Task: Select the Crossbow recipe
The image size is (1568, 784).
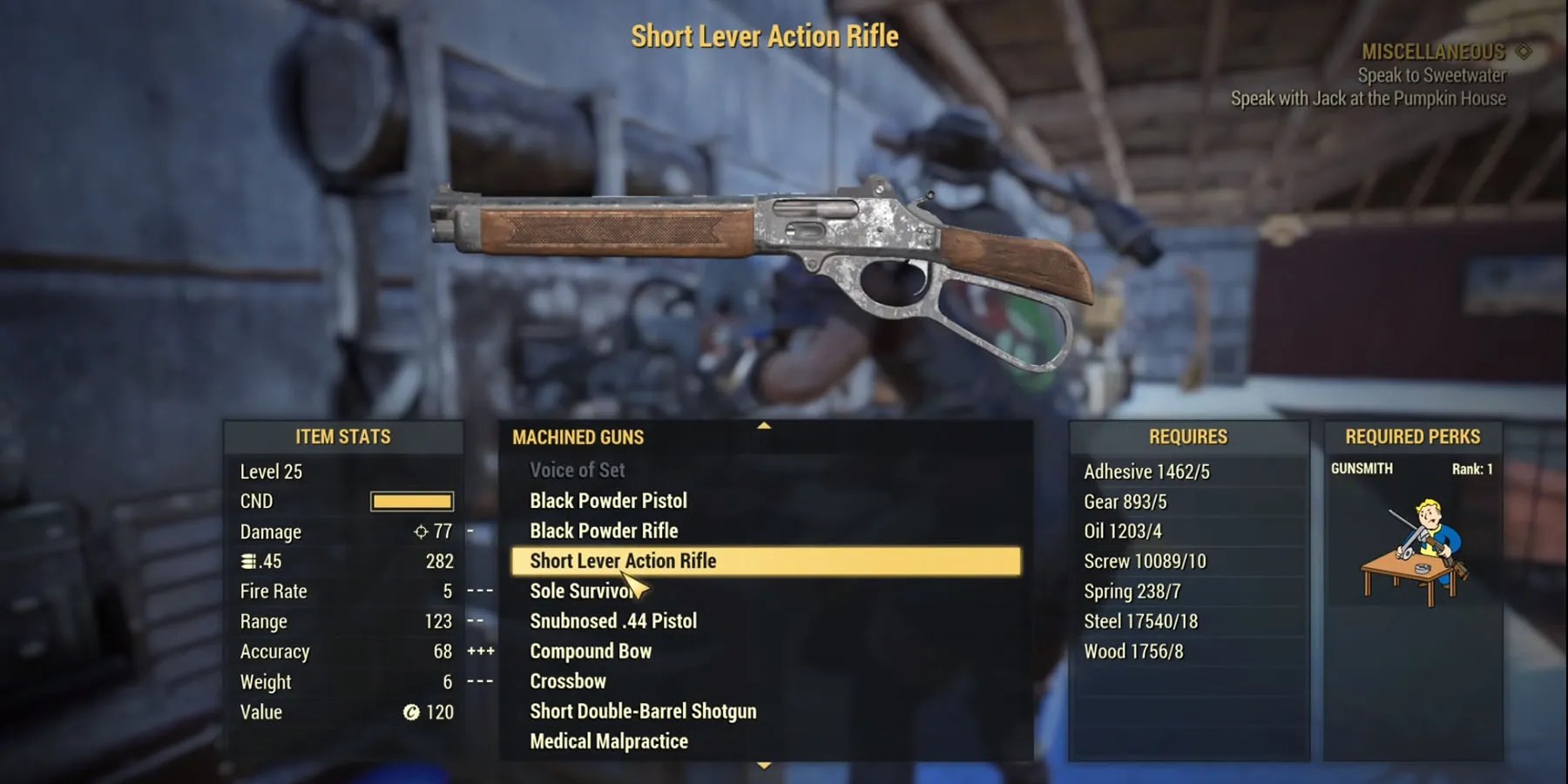Action: pos(568,681)
